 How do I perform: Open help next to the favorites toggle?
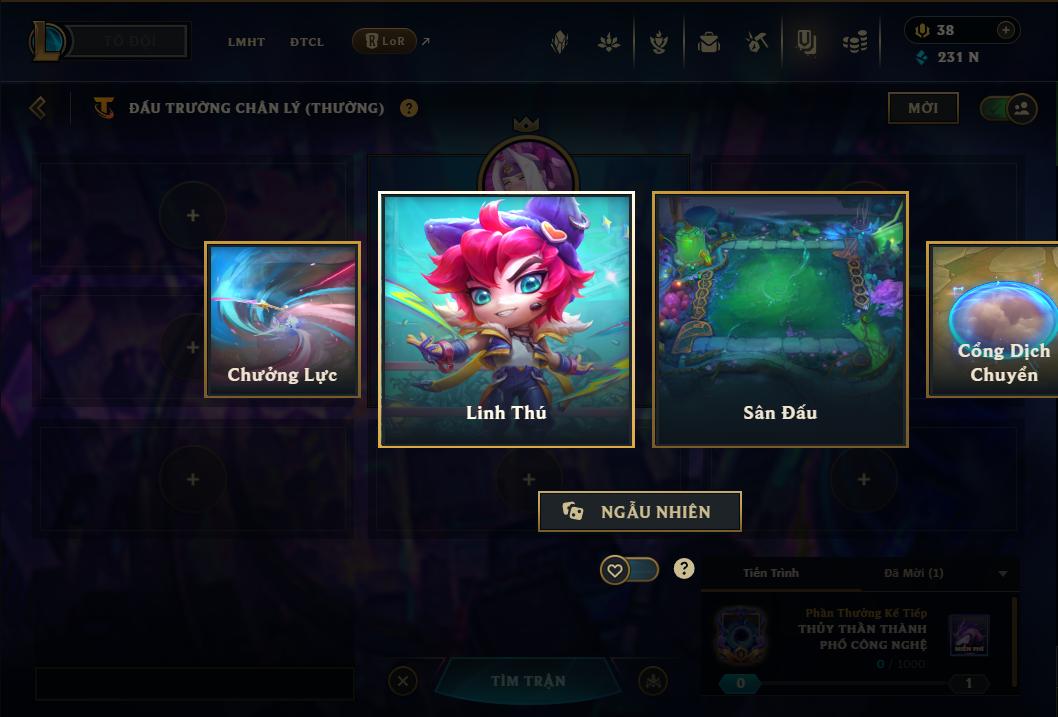click(684, 569)
